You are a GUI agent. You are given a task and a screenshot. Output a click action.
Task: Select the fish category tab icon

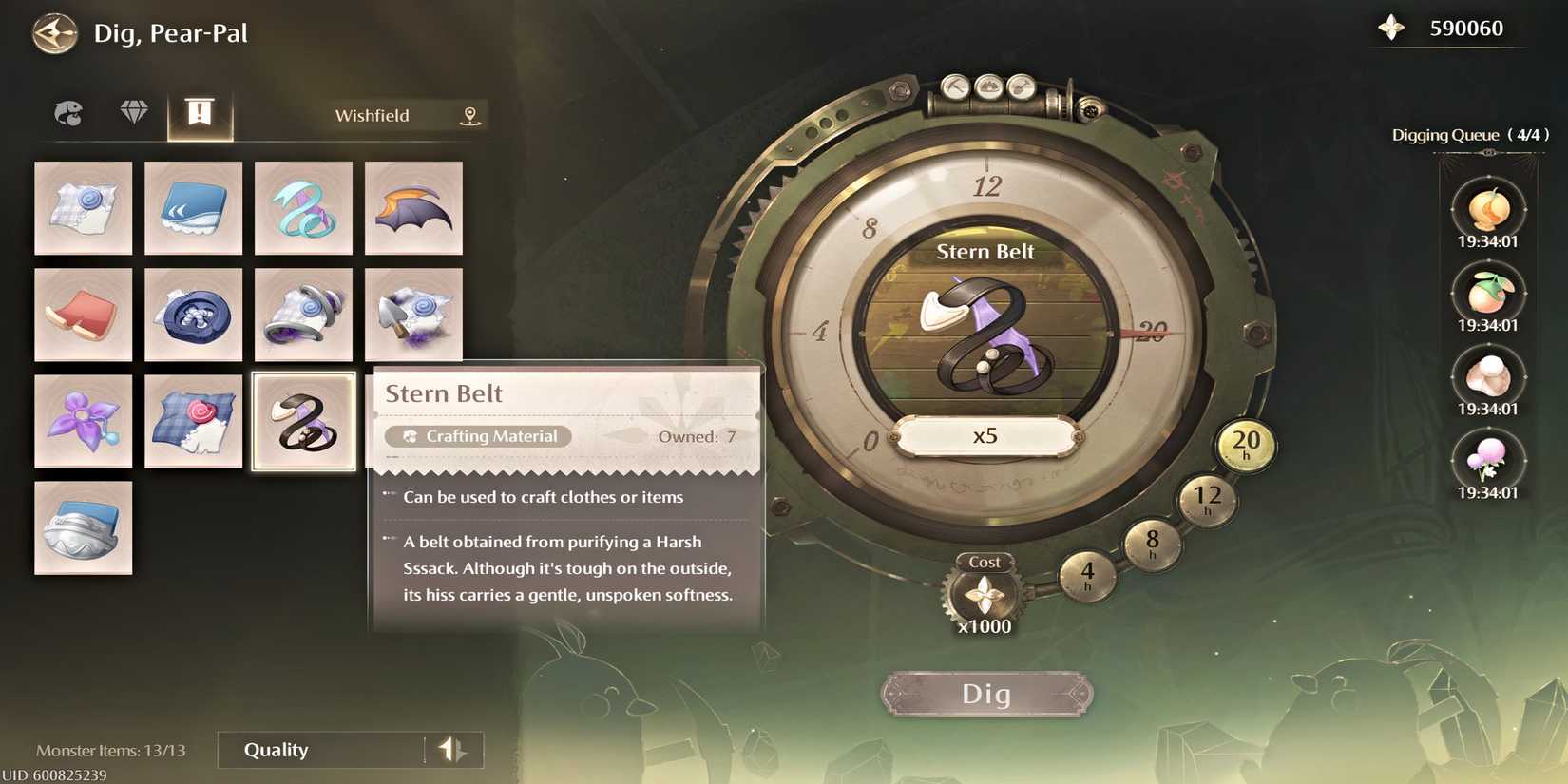67,113
